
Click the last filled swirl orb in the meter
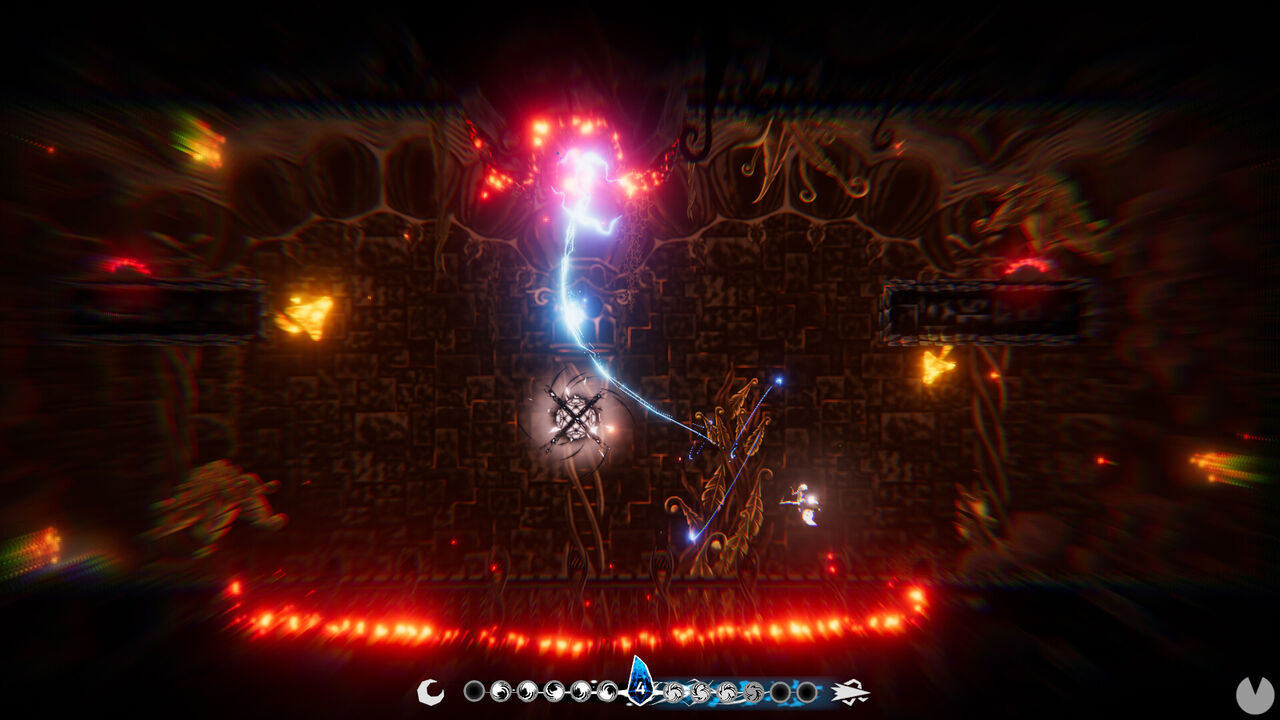point(755,689)
